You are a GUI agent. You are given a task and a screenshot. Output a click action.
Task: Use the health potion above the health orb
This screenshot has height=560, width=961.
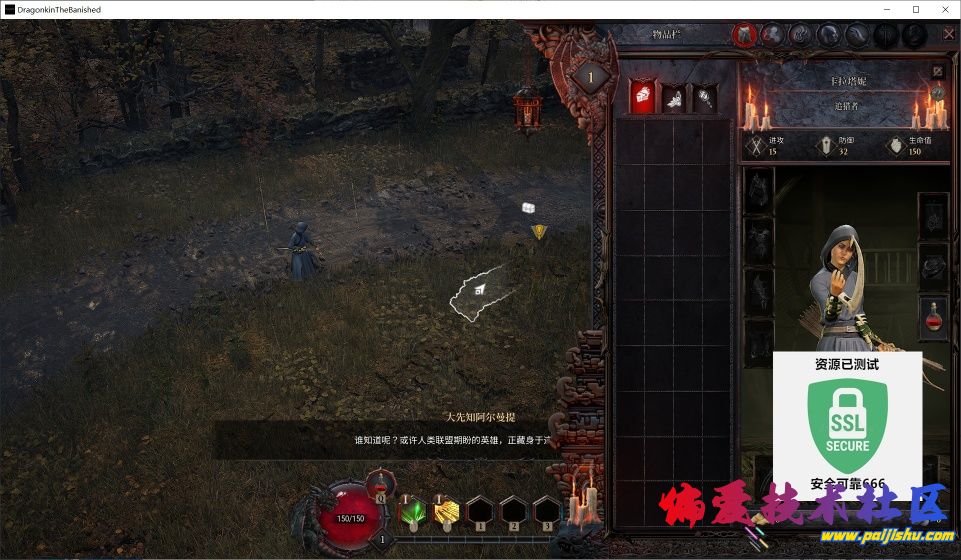(380, 485)
